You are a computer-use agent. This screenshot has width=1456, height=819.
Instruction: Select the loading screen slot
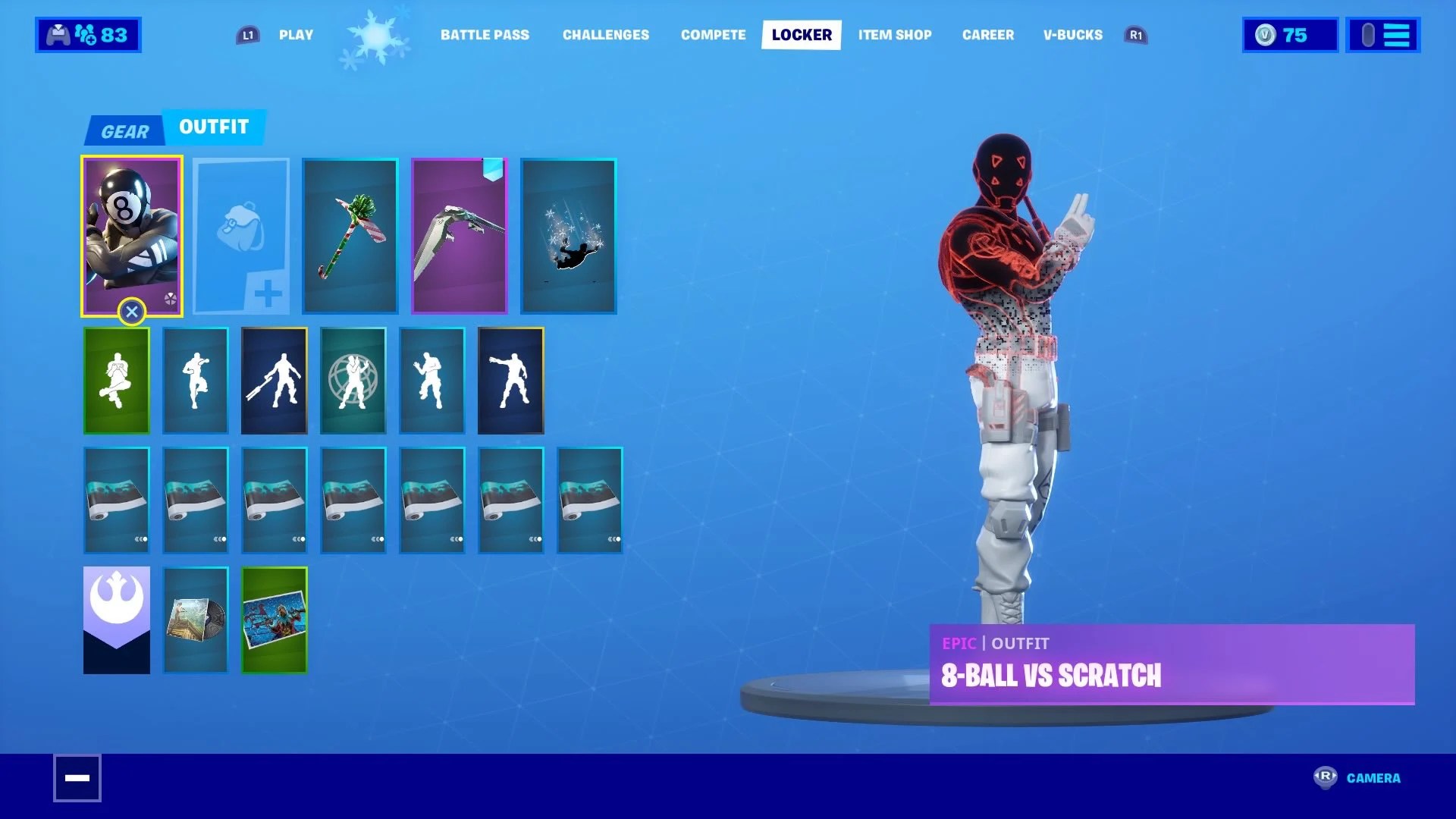[x=274, y=620]
